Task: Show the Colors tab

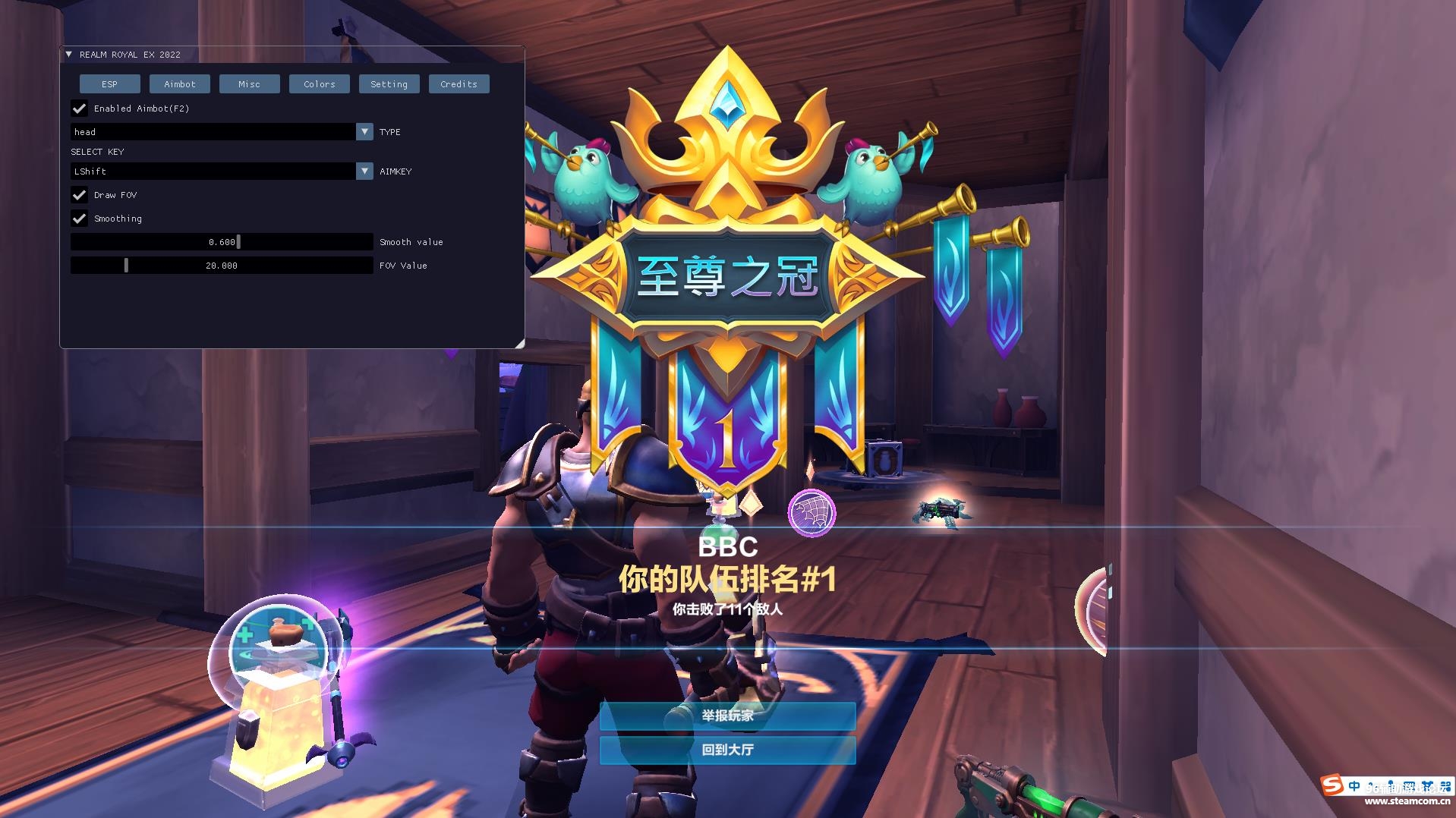Action: click(x=319, y=84)
